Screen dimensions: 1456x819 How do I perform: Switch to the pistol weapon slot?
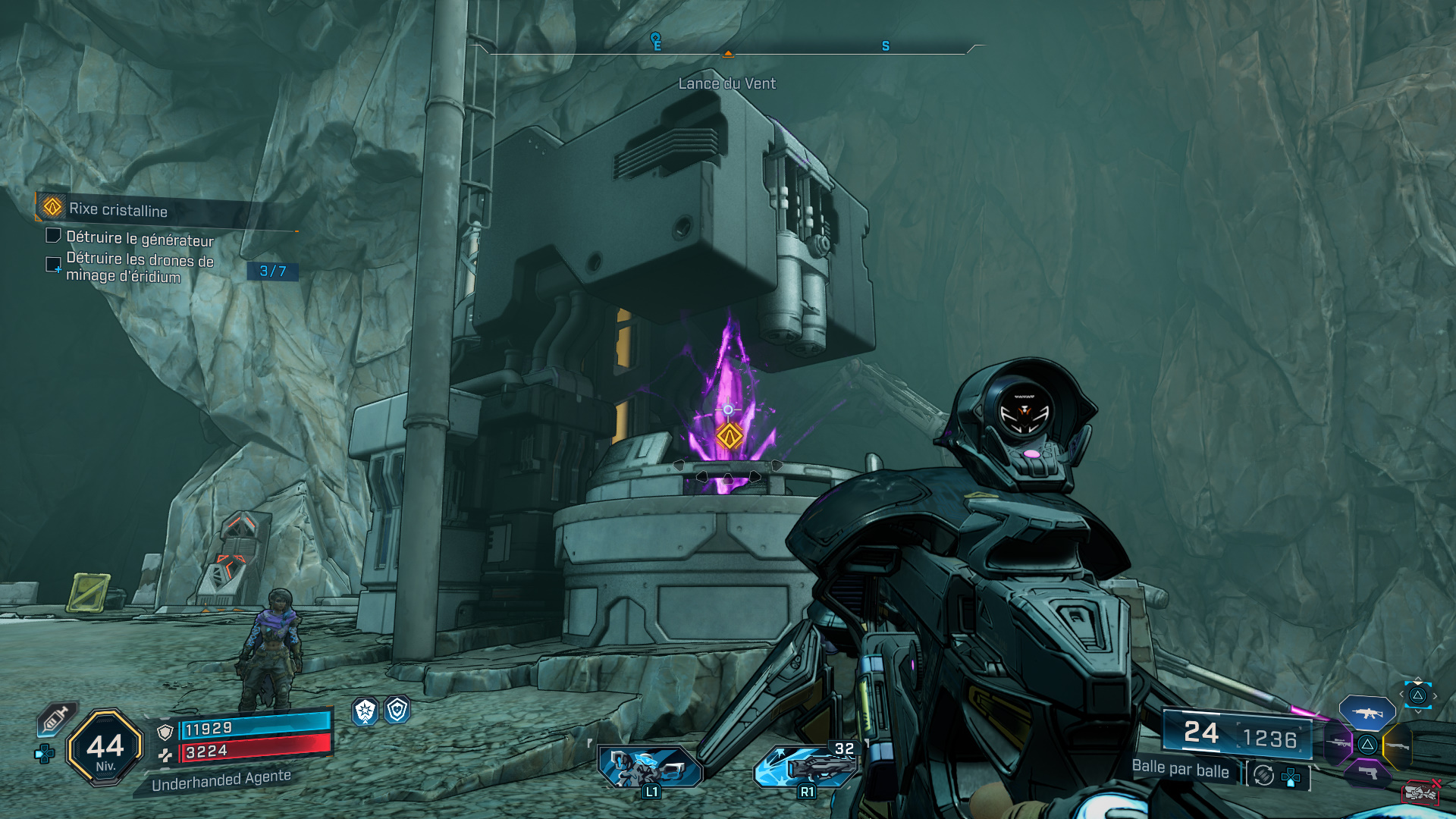(1368, 773)
